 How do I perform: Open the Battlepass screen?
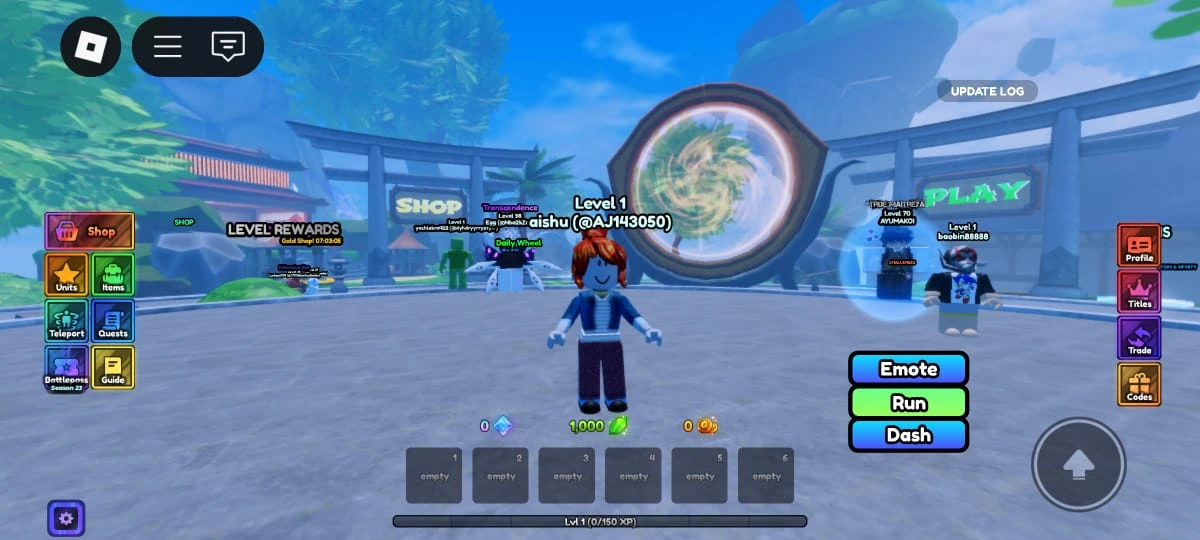[67, 368]
